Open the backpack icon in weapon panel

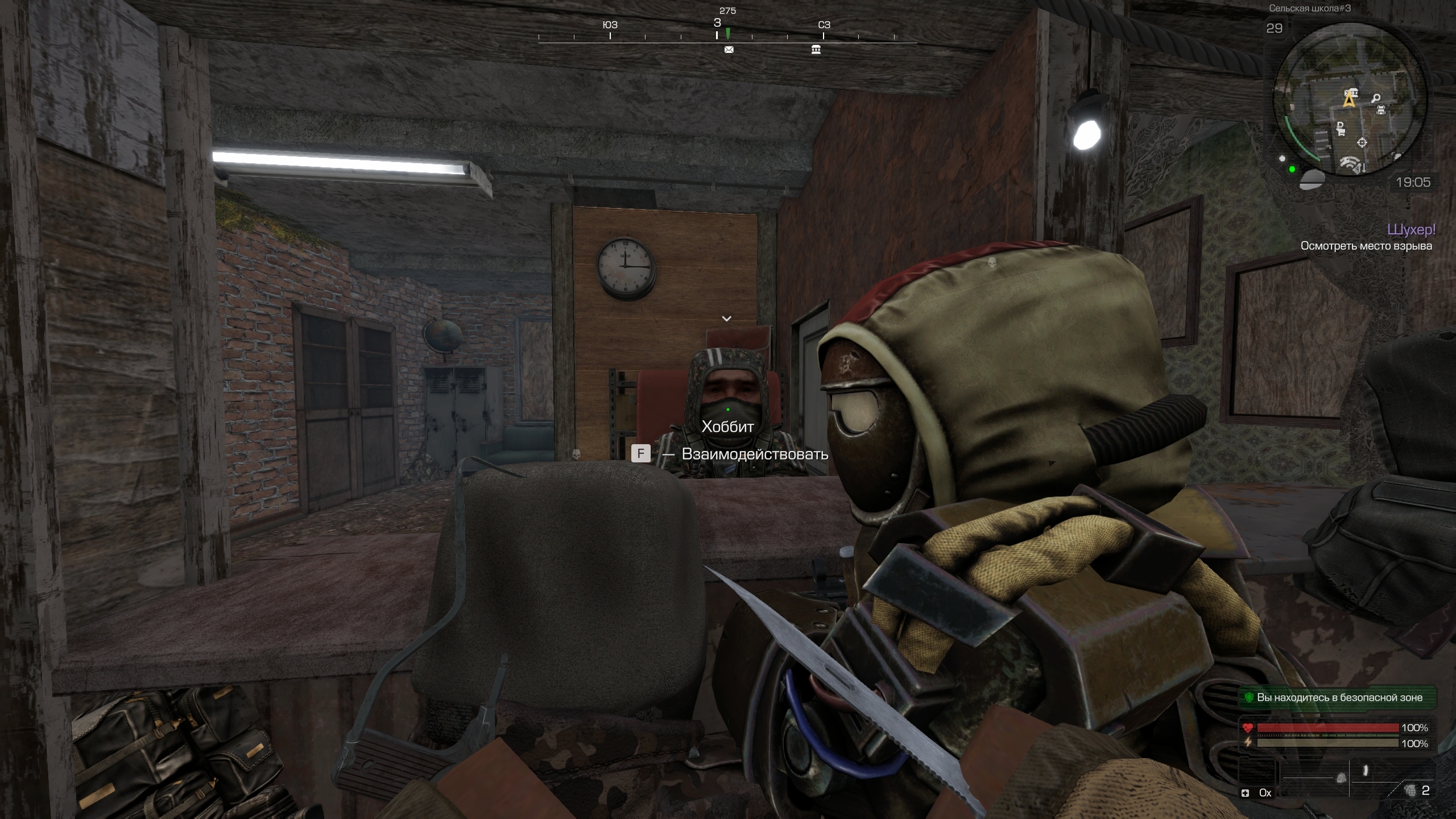(x=1341, y=778)
